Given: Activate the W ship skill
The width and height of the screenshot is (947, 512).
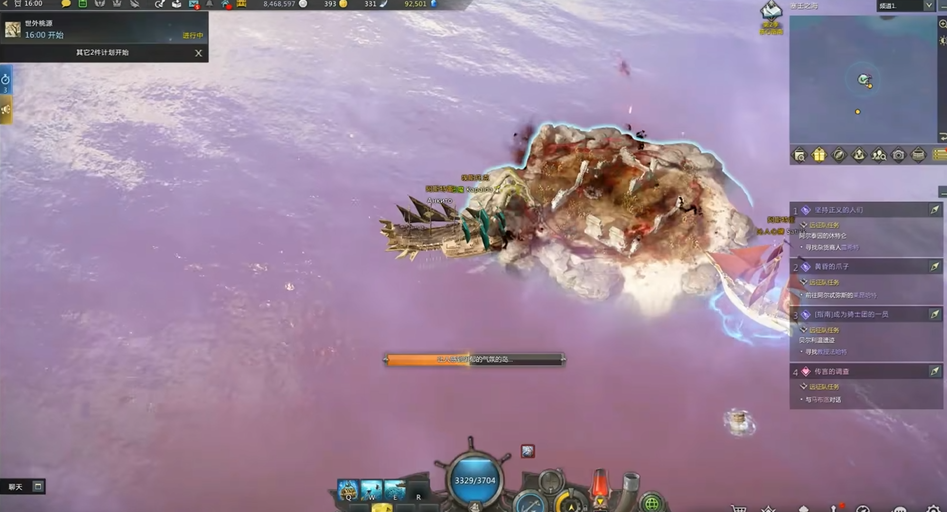Looking at the screenshot, I should click(x=371, y=489).
